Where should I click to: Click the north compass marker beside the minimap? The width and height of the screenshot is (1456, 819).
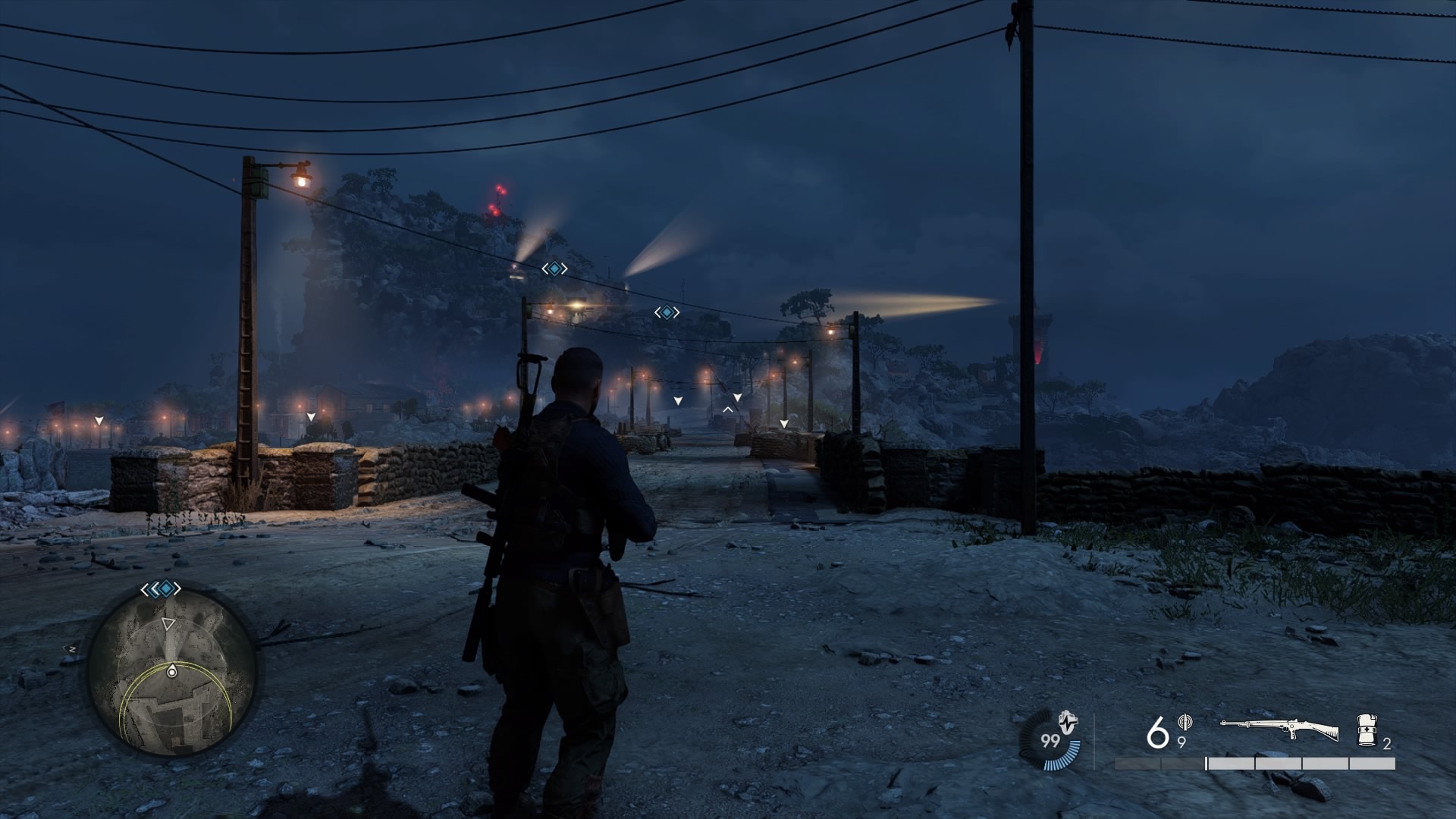pyautogui.click(x=71, y=649)
